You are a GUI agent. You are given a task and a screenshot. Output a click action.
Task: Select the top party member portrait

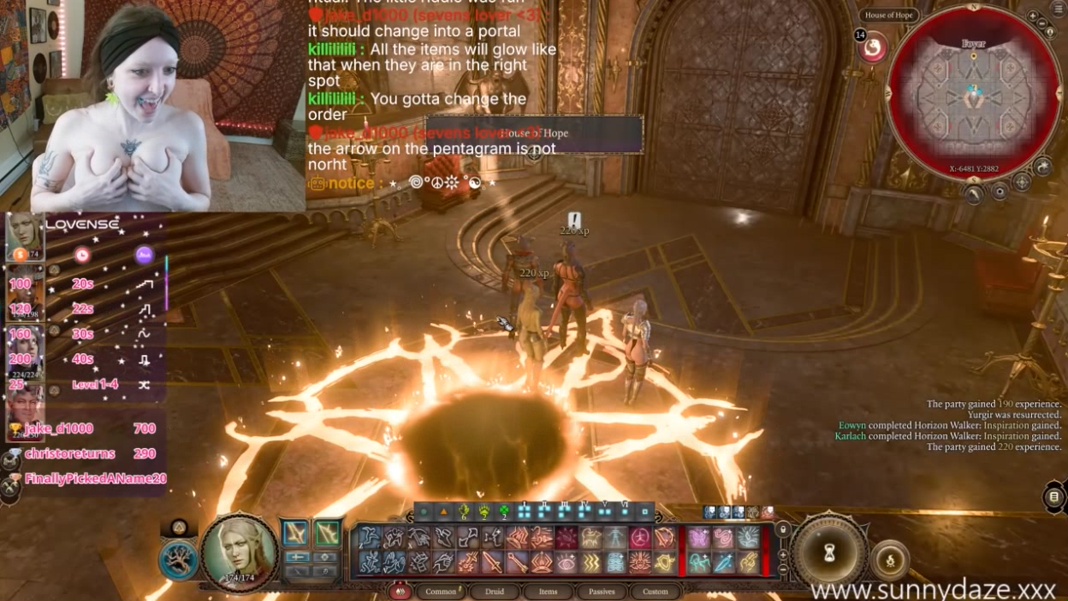point(24,237)
